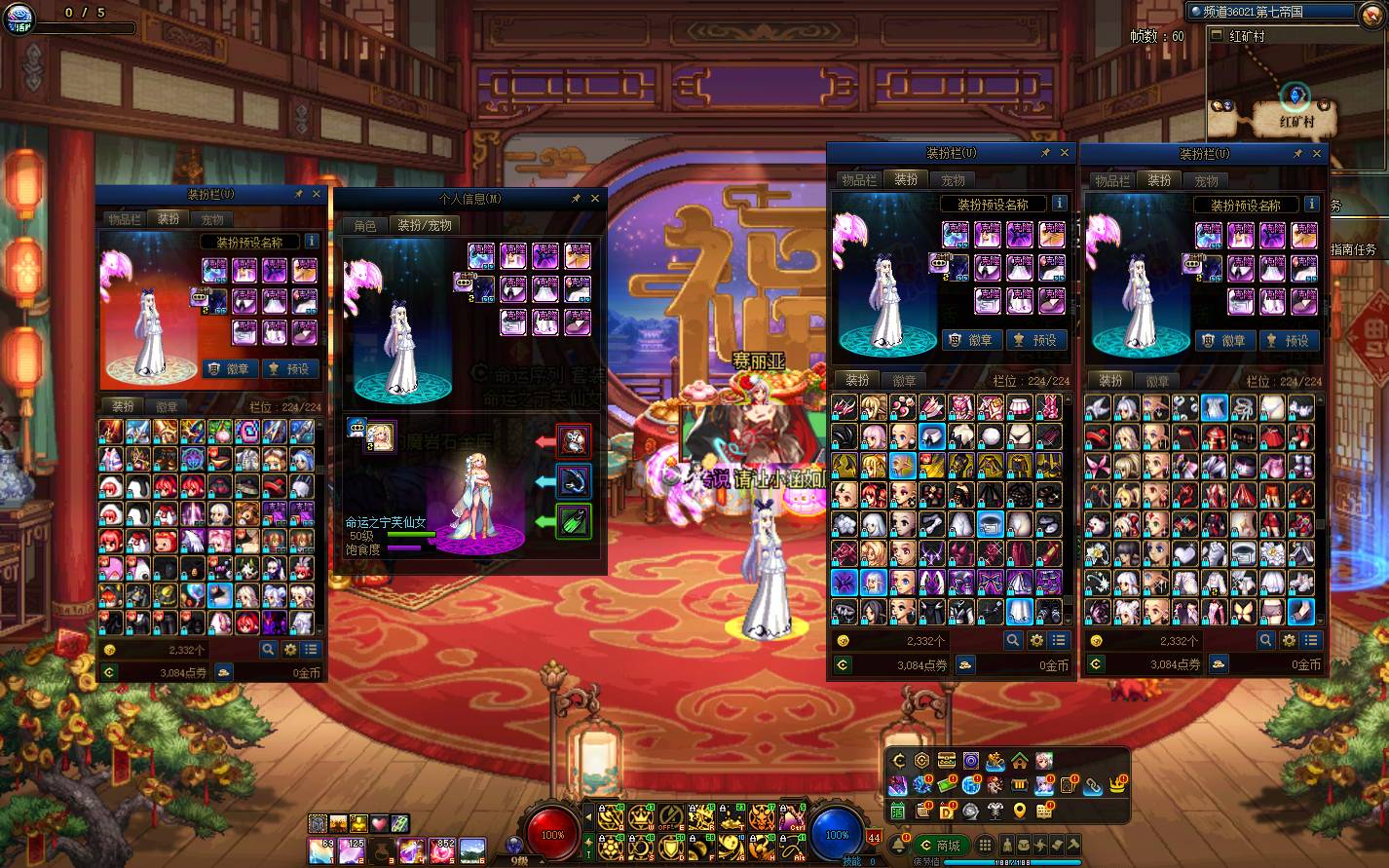Screen dimensions: 1389x868
Task: Select the 装扮/宠物 tab
Action: (x=425, y=225)
